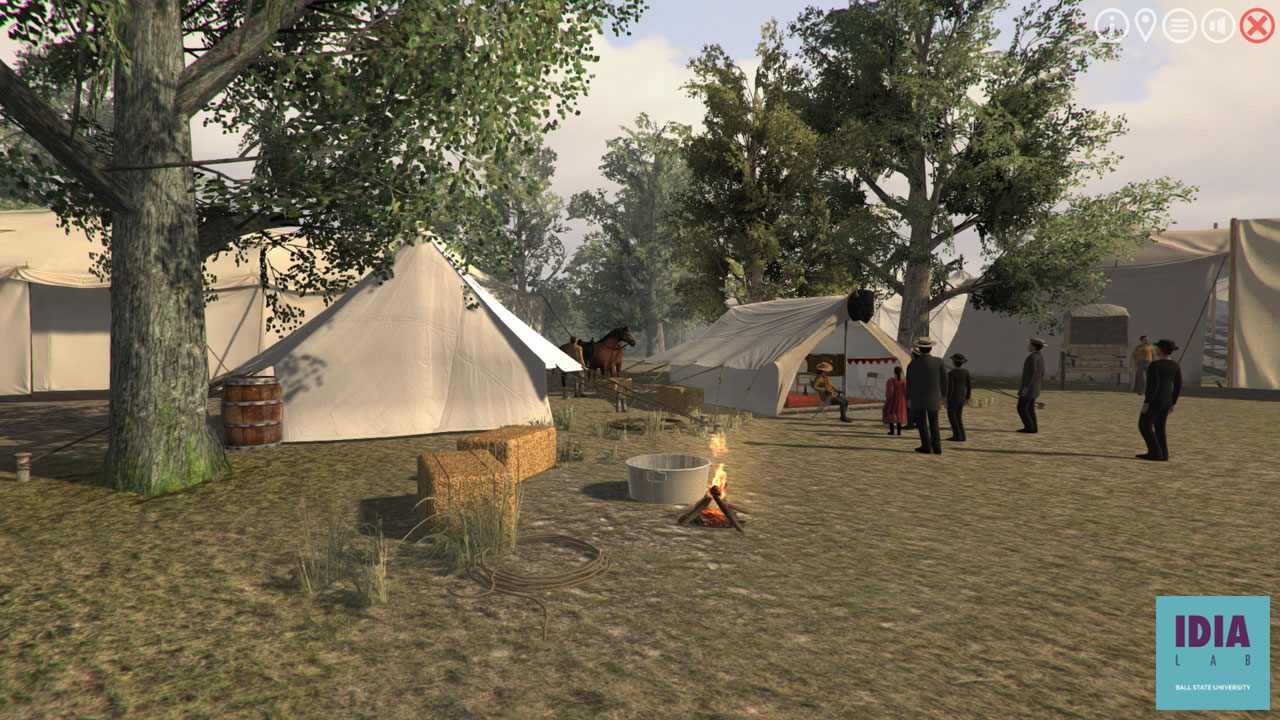
Task: Open the information panel icon
Action: (x=1111, y=25)
